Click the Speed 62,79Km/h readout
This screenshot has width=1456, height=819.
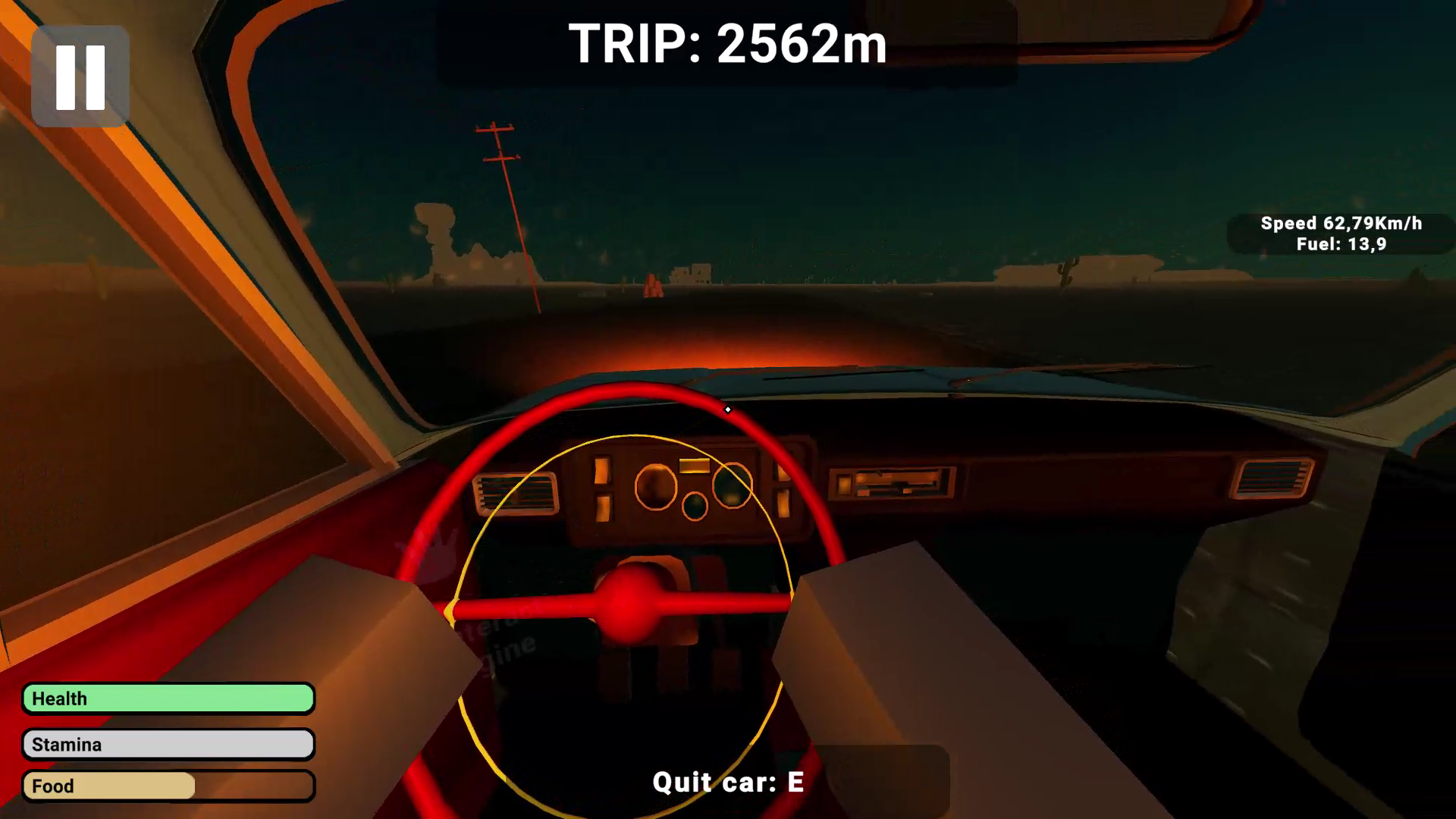(1342, 224)
